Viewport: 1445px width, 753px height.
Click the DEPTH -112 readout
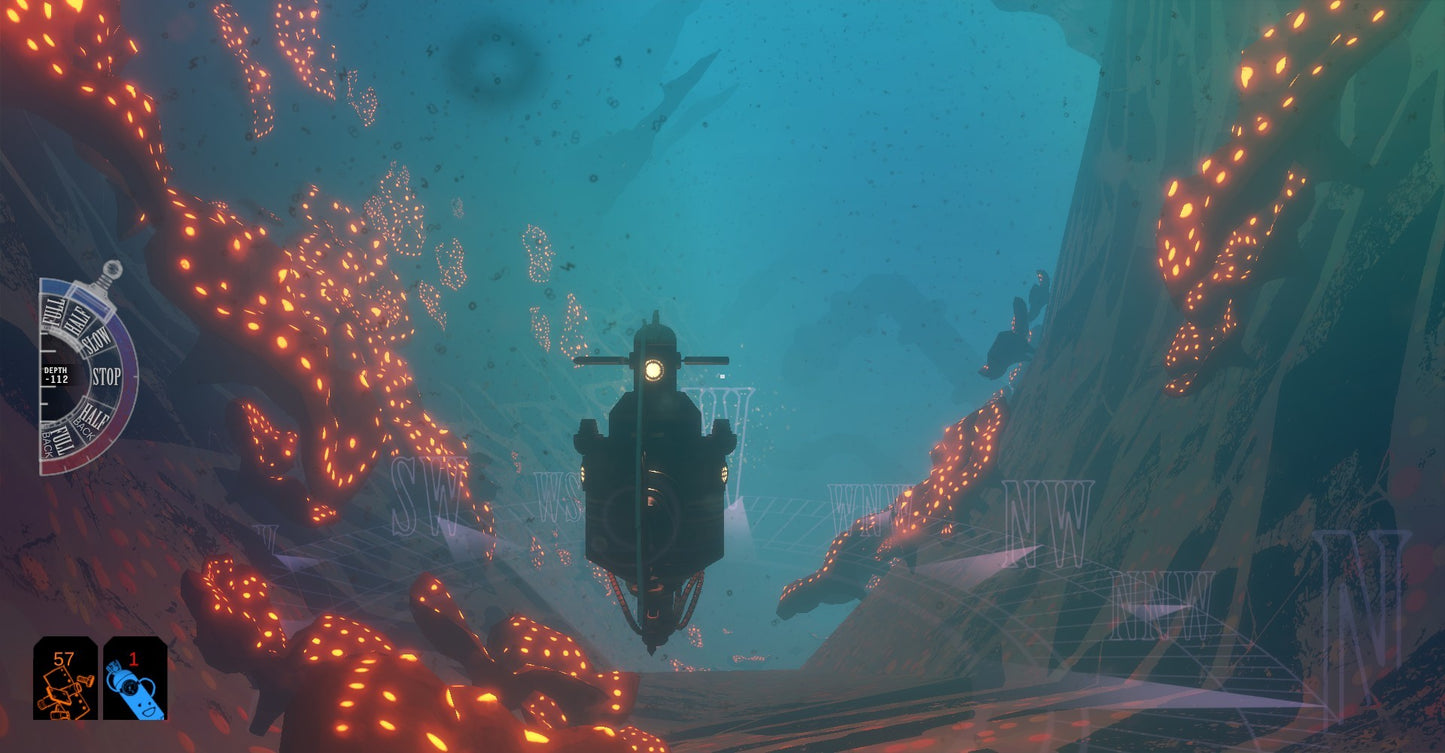55,374
